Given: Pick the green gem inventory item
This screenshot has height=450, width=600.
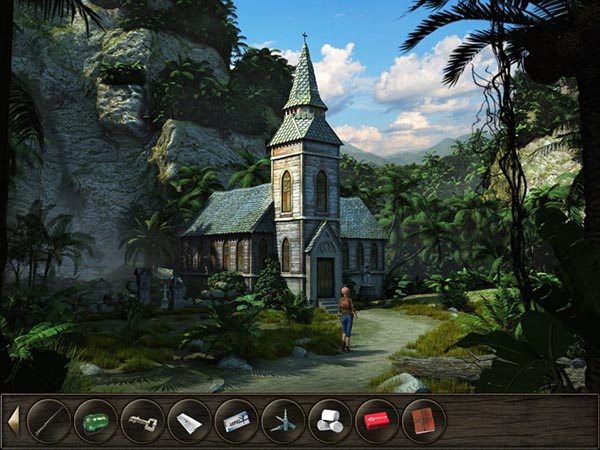Looking at the screenshot, I should pyautogui.click(x=95, y=421).
